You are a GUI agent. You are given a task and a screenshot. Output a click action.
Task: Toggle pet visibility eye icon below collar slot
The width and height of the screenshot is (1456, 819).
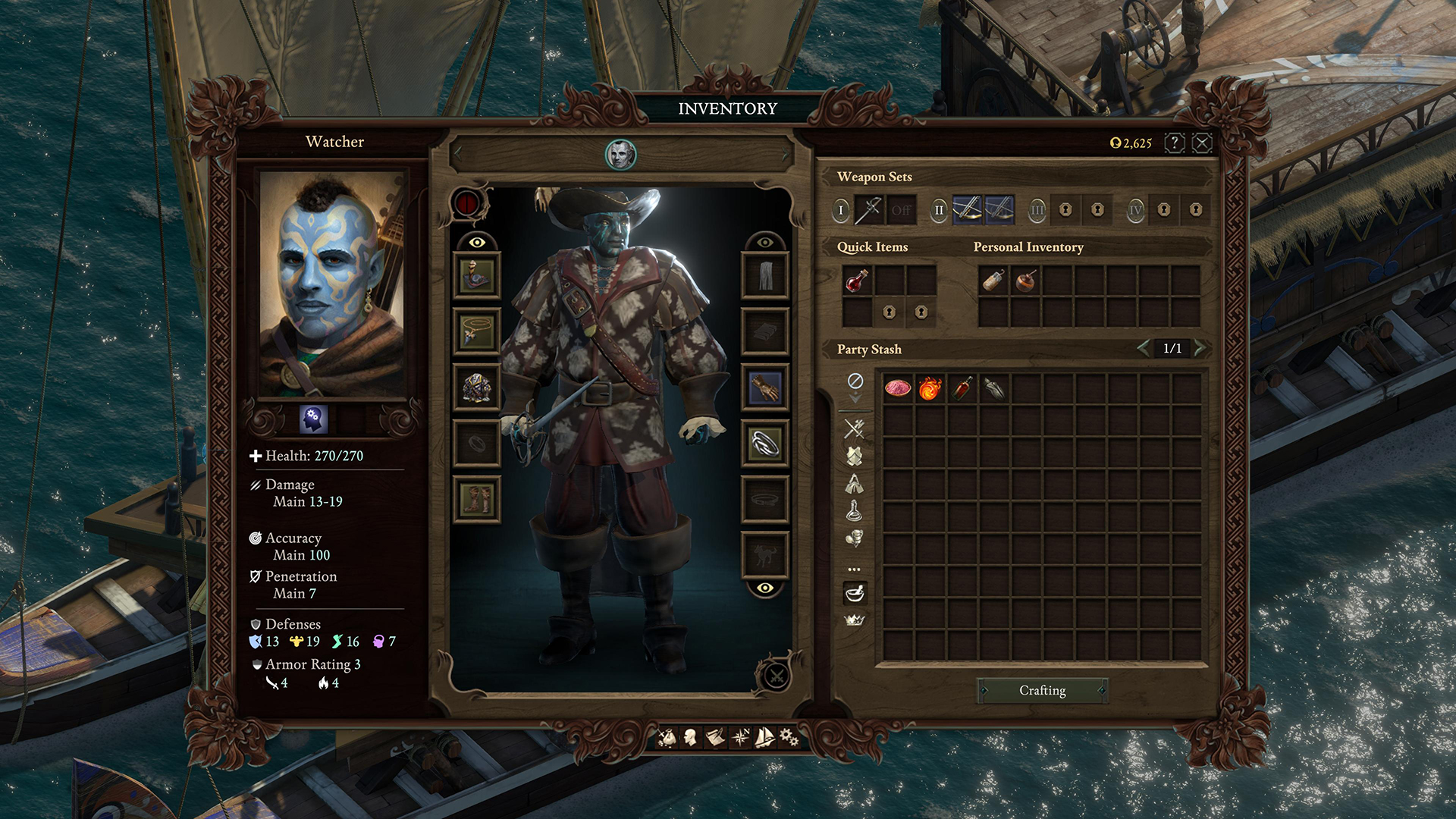764,587
